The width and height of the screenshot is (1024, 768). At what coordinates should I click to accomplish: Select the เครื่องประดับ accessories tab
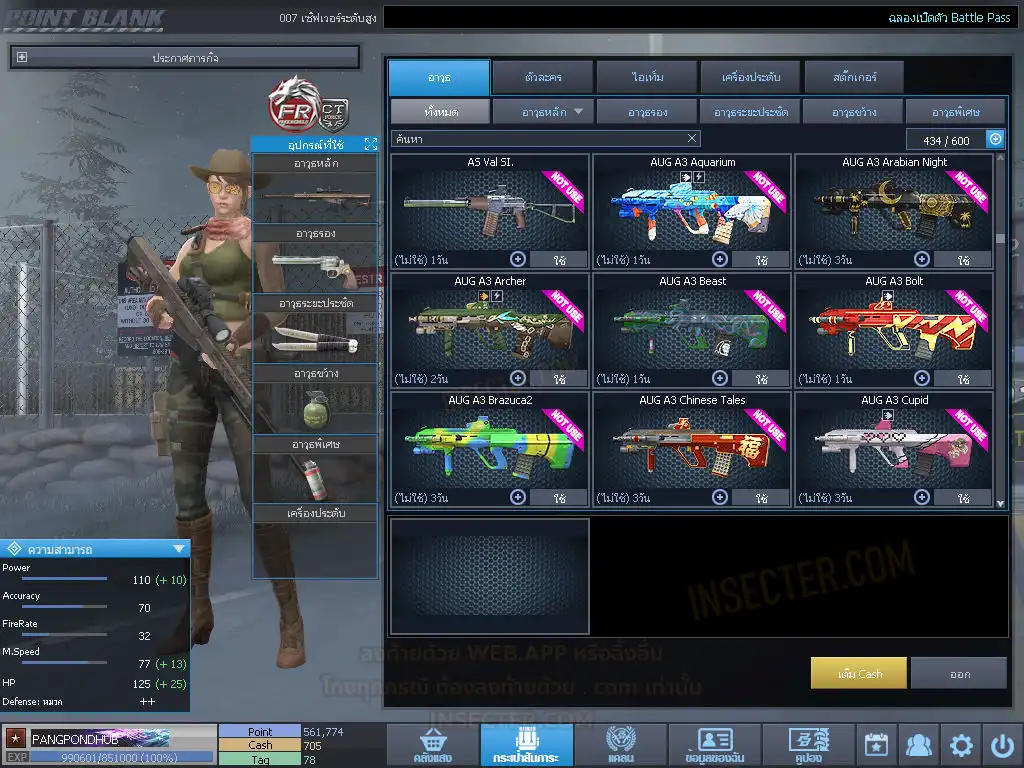(748, 77)
